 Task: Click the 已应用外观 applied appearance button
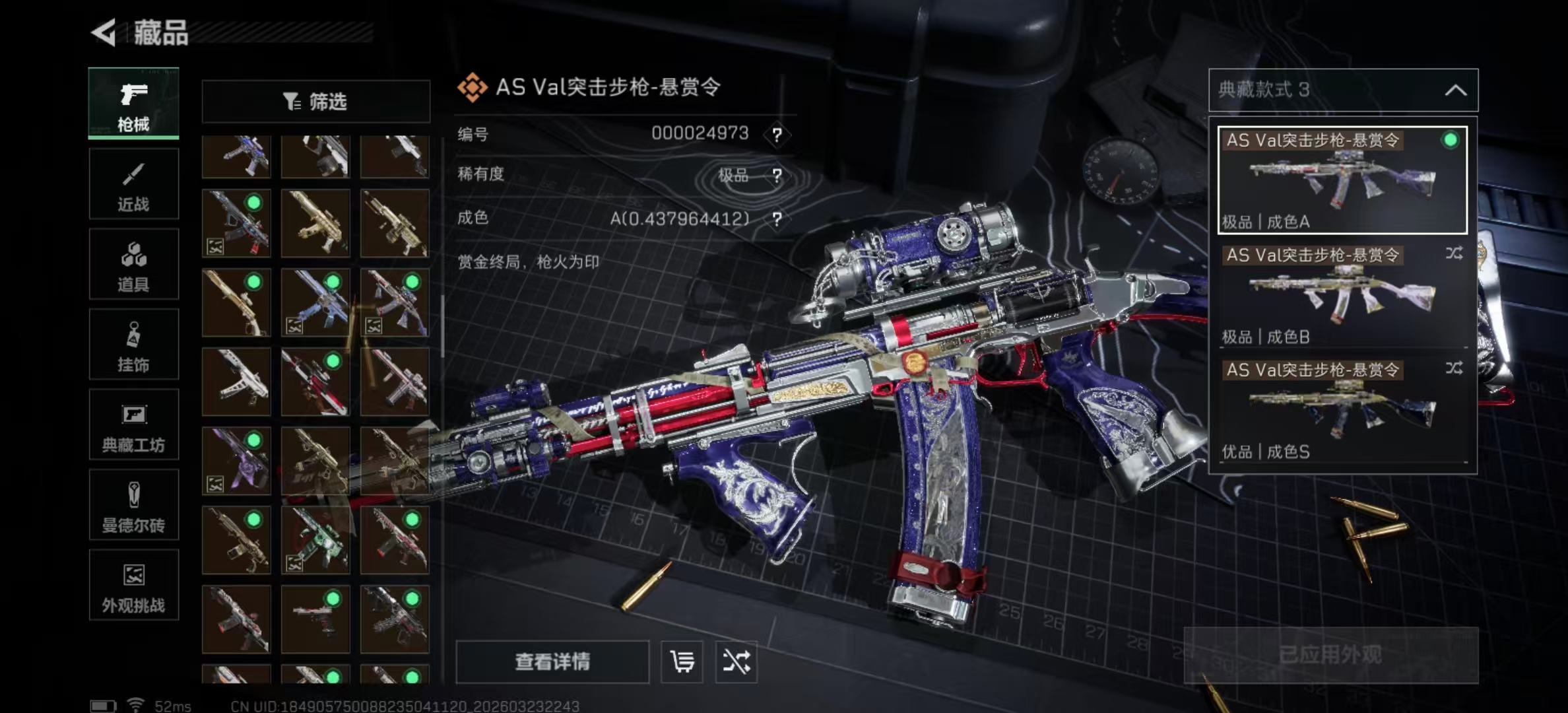click(x=1330, y=655)
